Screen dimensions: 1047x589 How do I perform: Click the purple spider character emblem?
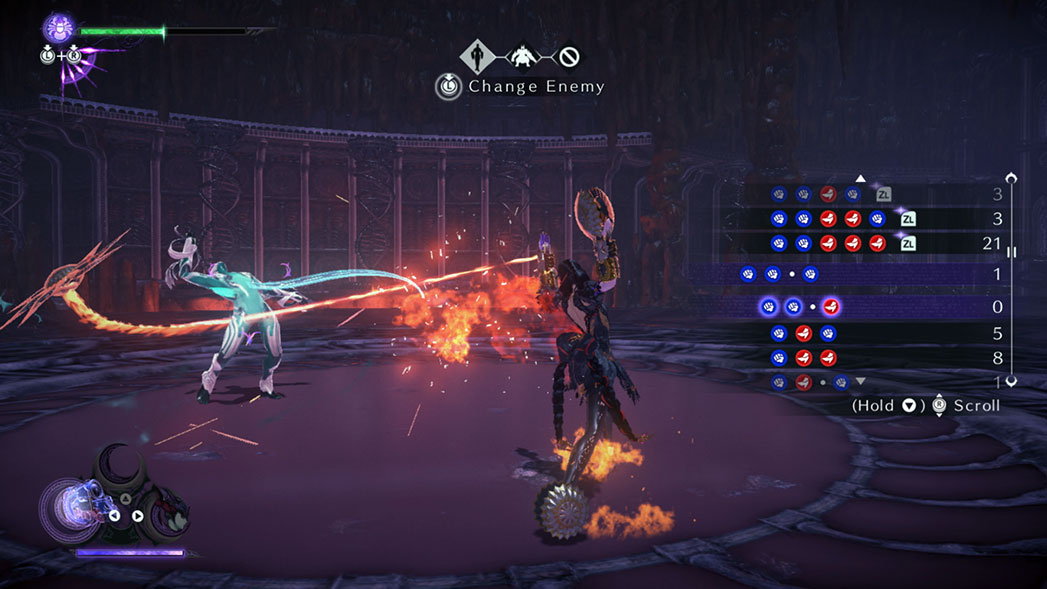point(59,28)
